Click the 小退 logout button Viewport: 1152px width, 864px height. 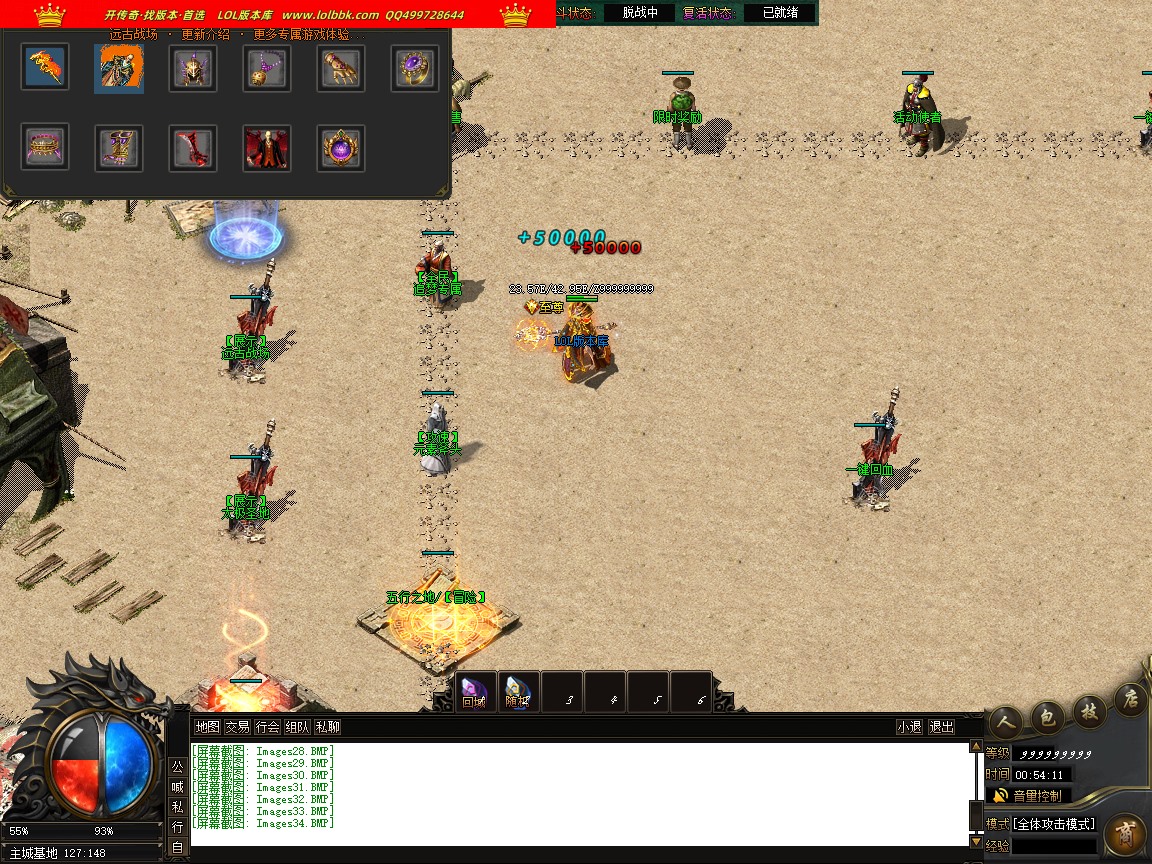(909, 727)
